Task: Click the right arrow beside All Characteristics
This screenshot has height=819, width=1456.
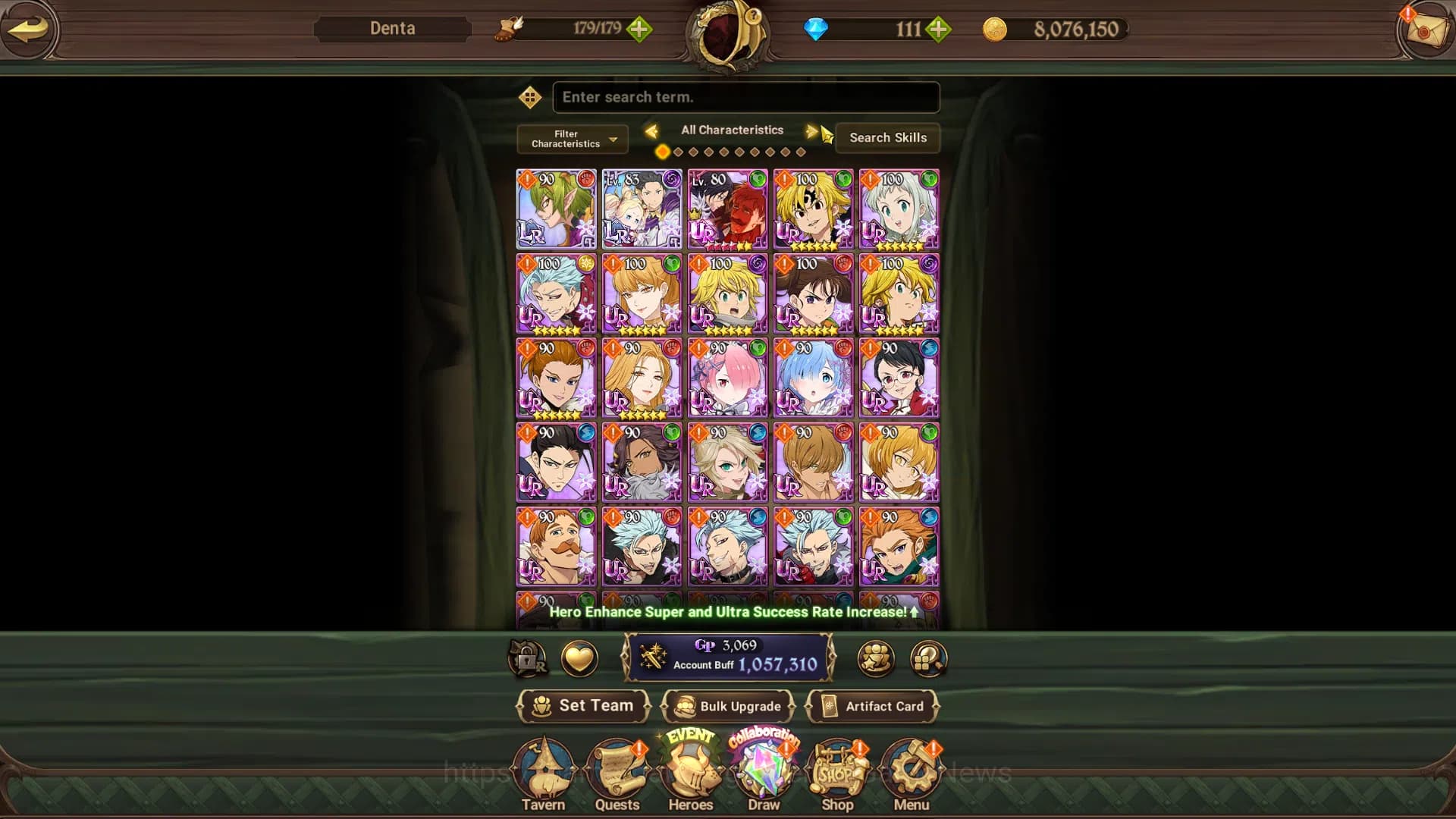Action: [x=811, y=130]
